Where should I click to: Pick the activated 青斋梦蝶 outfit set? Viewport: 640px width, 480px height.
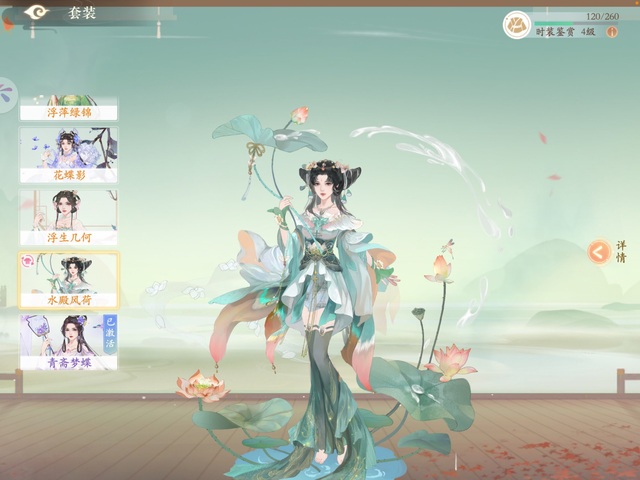(68, 342)
